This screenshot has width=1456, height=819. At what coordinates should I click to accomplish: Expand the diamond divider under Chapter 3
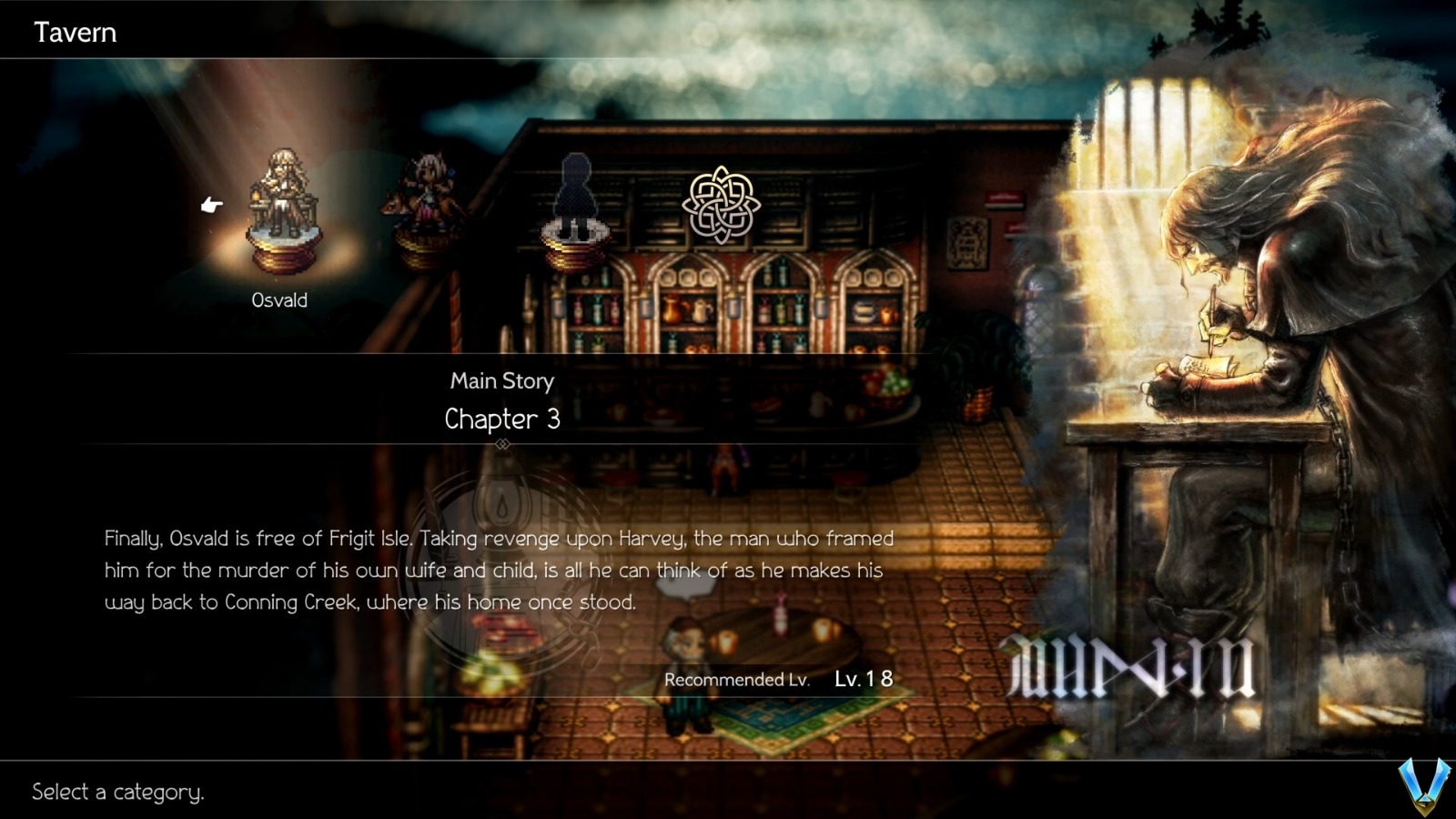503,445
